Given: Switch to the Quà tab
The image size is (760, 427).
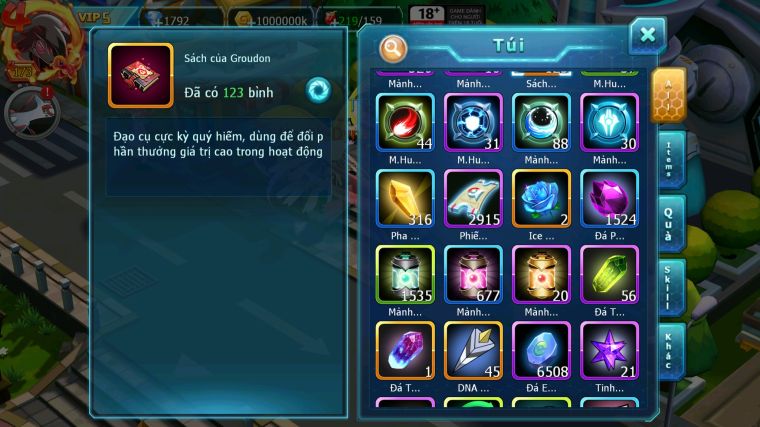Looking at the screenshot, I should 670,223.
